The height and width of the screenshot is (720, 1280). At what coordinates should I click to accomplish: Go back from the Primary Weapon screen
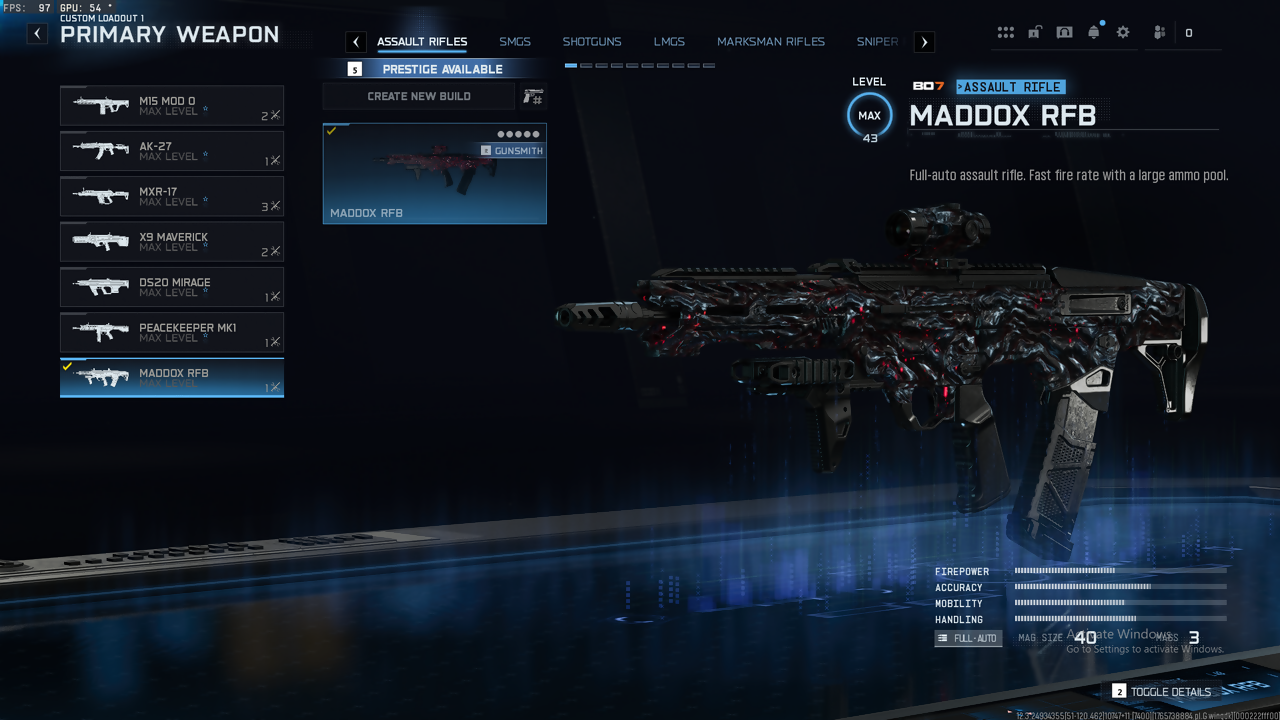[x=37, y=34]
